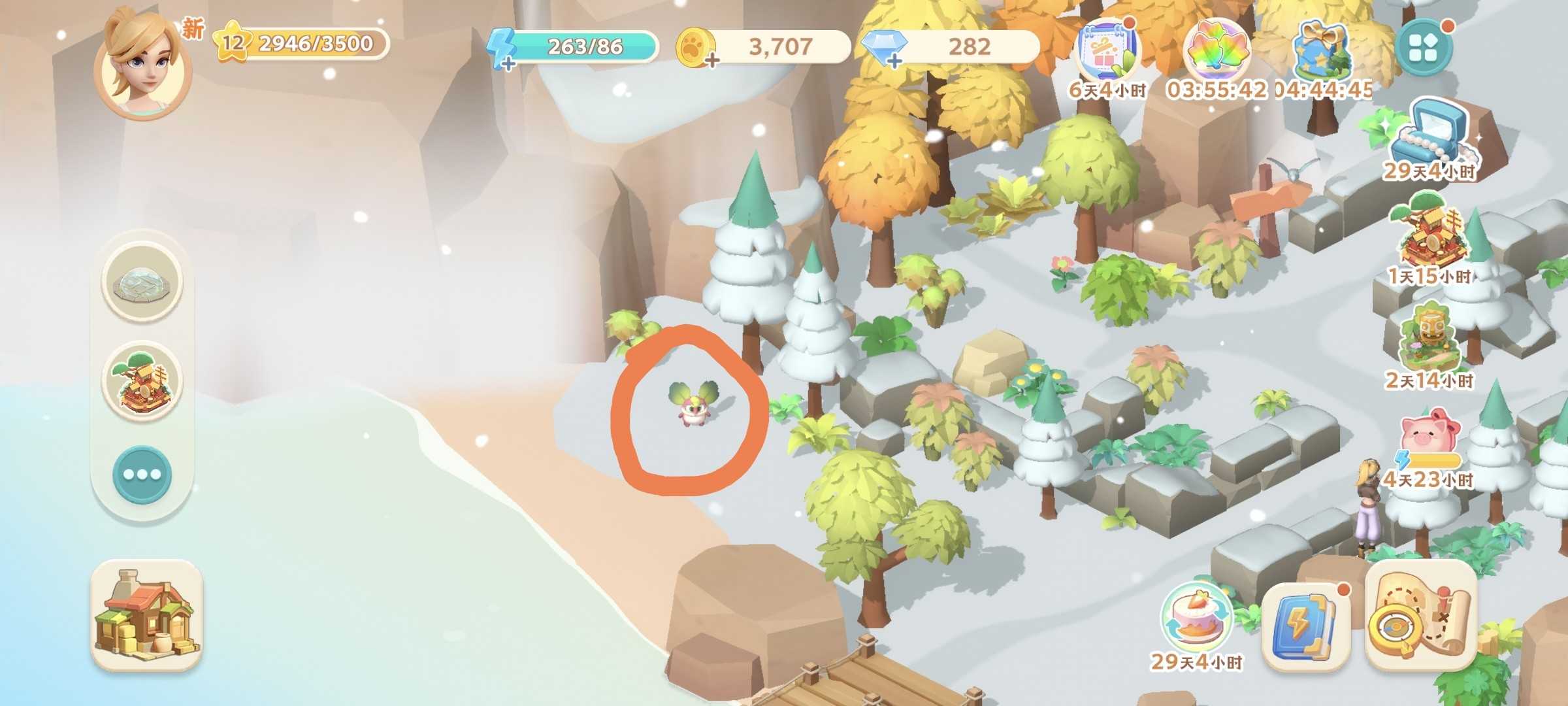Screen dimensions: 1568x706
Task: Open the four-square grid menu
Action: pos(1424,48)
